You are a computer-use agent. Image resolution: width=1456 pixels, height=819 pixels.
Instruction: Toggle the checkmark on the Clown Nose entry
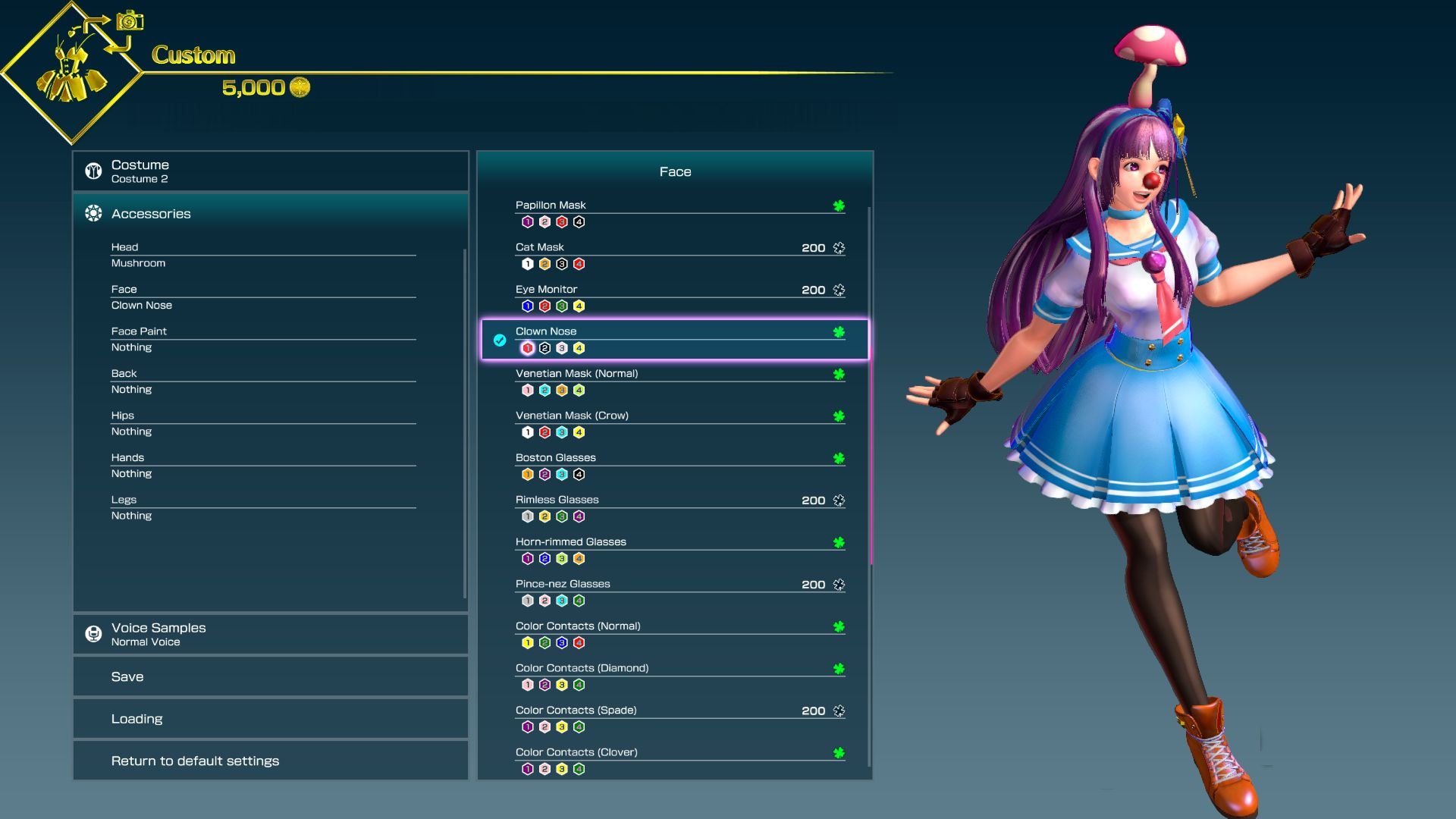point(498,340)
